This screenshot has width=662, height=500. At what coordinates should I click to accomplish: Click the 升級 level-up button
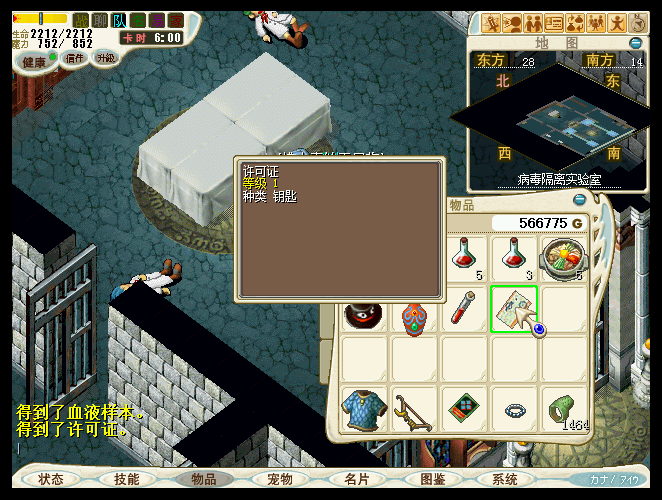click(x=105, y=58)
